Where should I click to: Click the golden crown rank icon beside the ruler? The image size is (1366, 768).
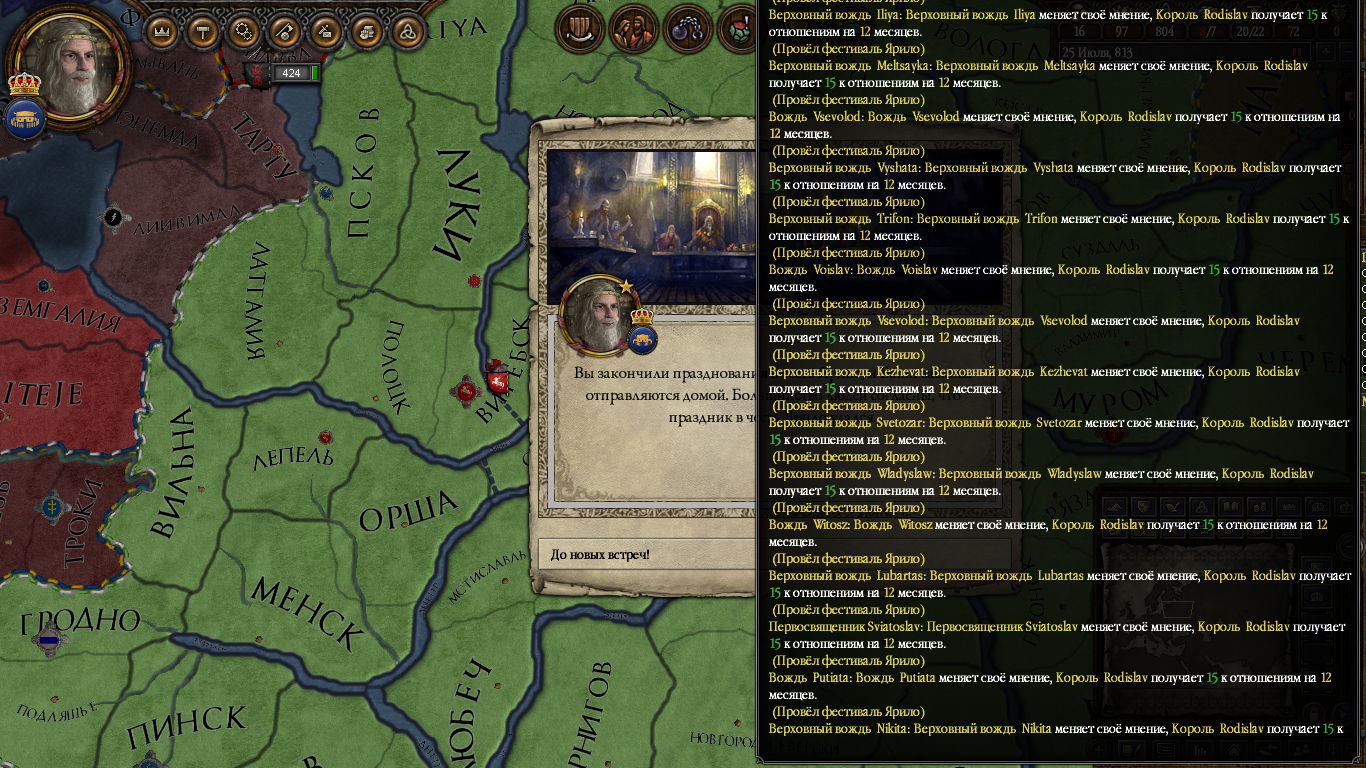(24, 84)
